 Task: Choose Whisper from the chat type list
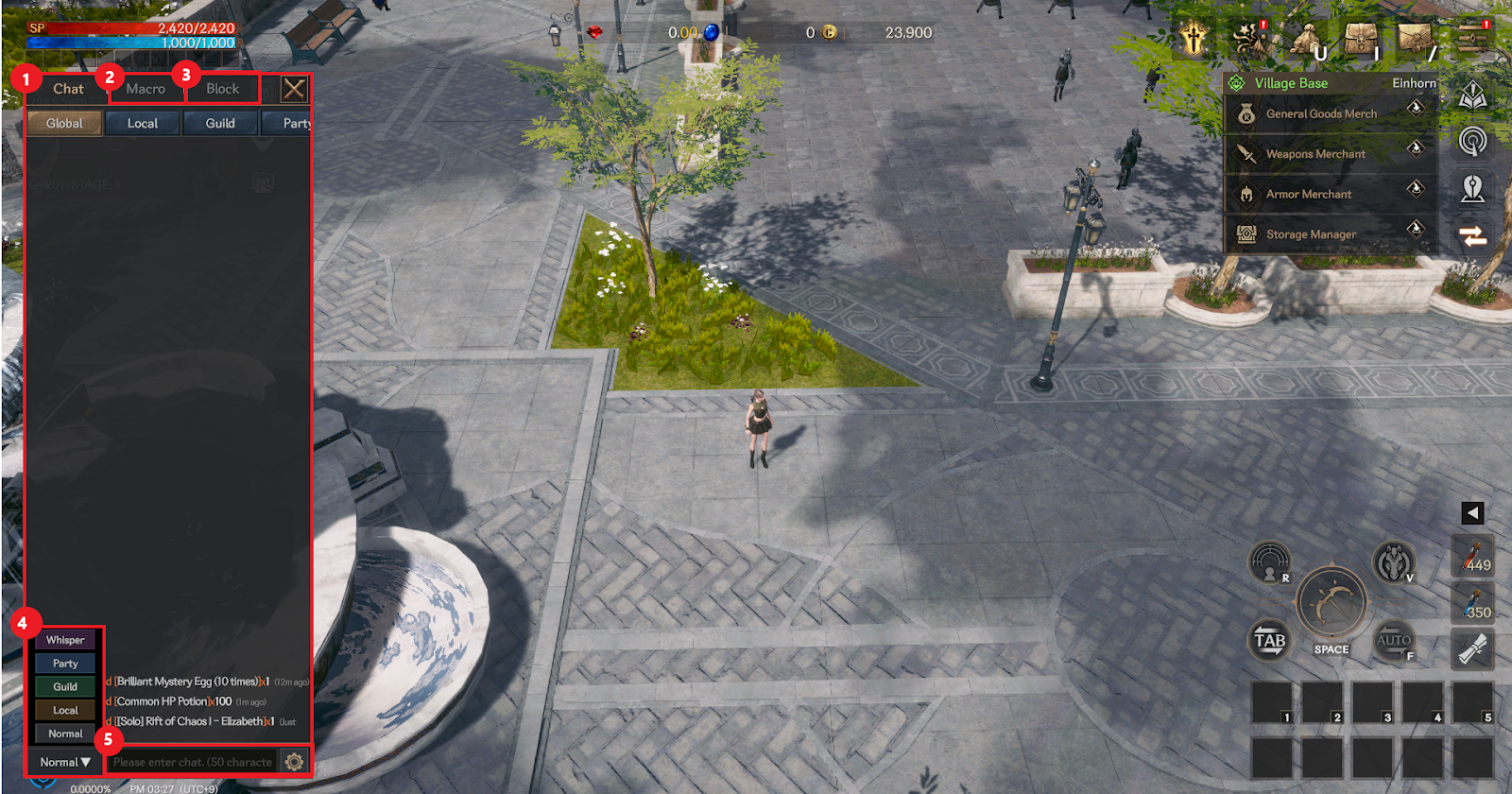pyautogui.click(x=65, y=640)
